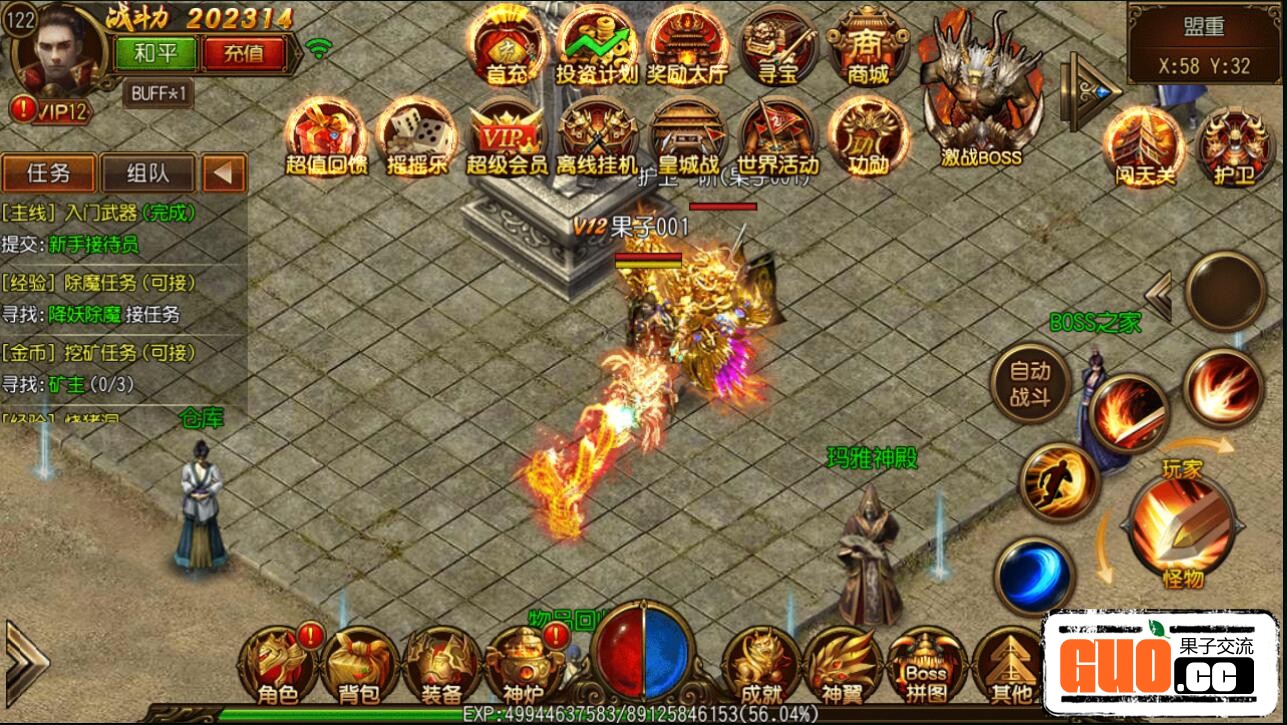Viewport: 1287px width, 725px height.
Task: Open the 神翼 wings menu
Action: pyautogui.click(x=842, y=663)
